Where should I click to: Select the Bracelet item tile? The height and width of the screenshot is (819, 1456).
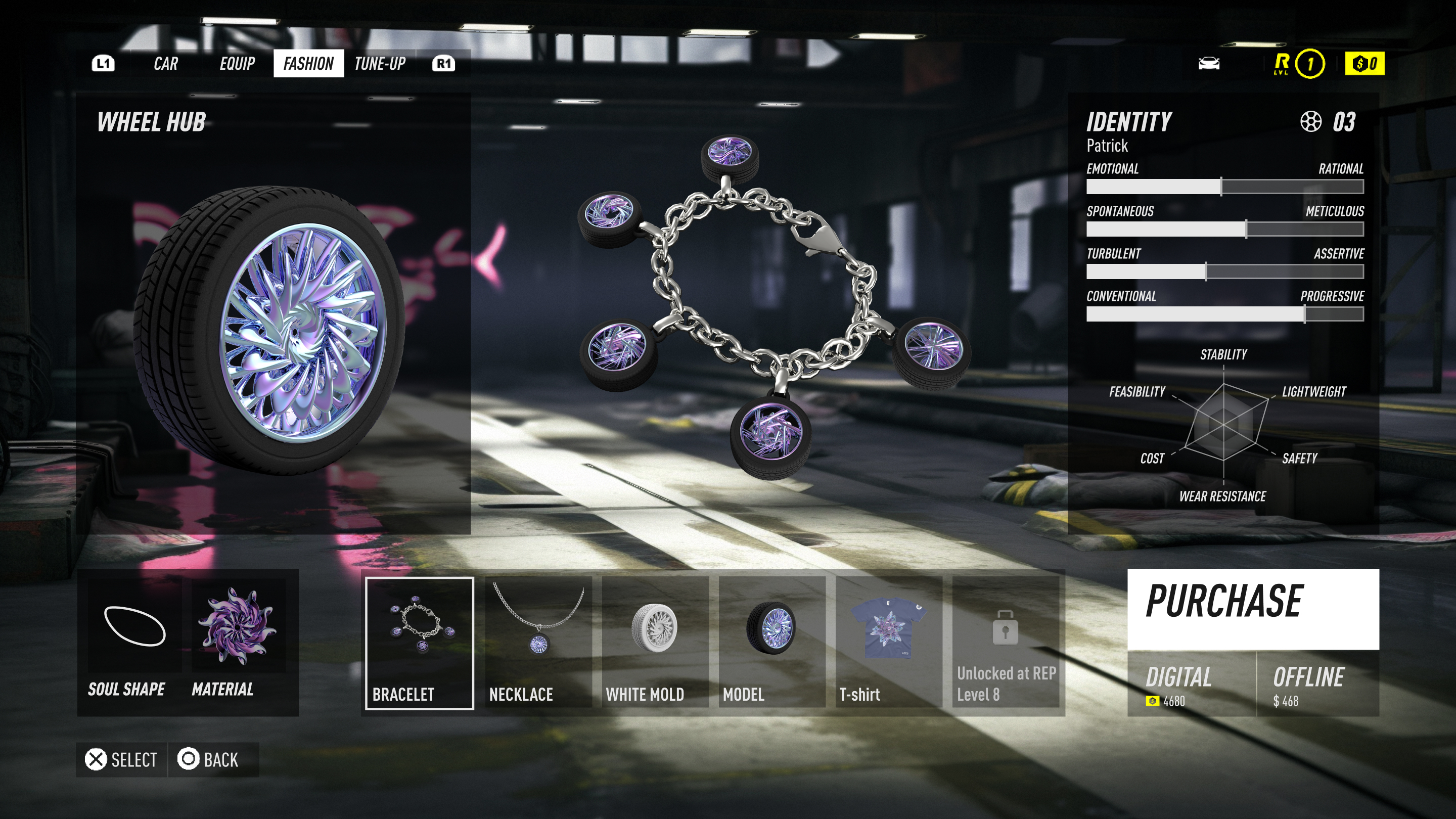tap(420, 643)
